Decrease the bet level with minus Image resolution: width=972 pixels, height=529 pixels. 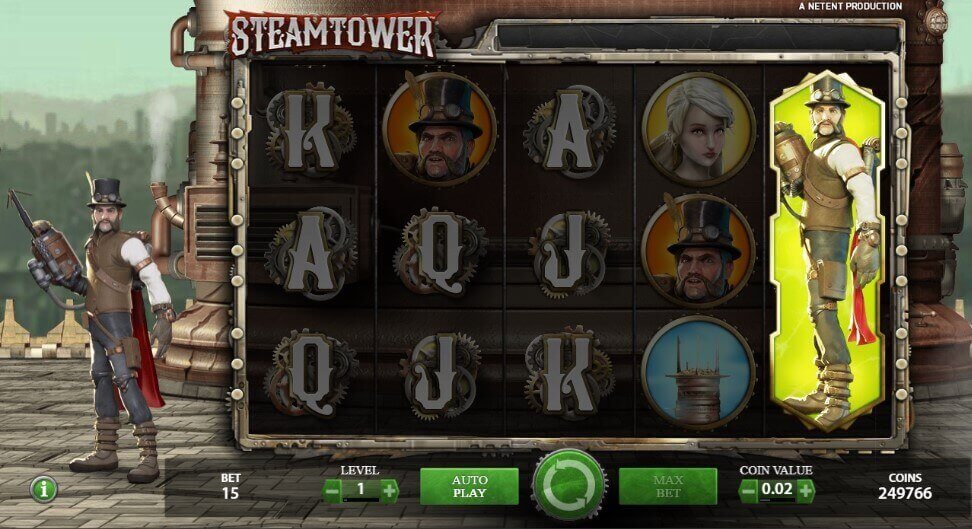point(332,490)
